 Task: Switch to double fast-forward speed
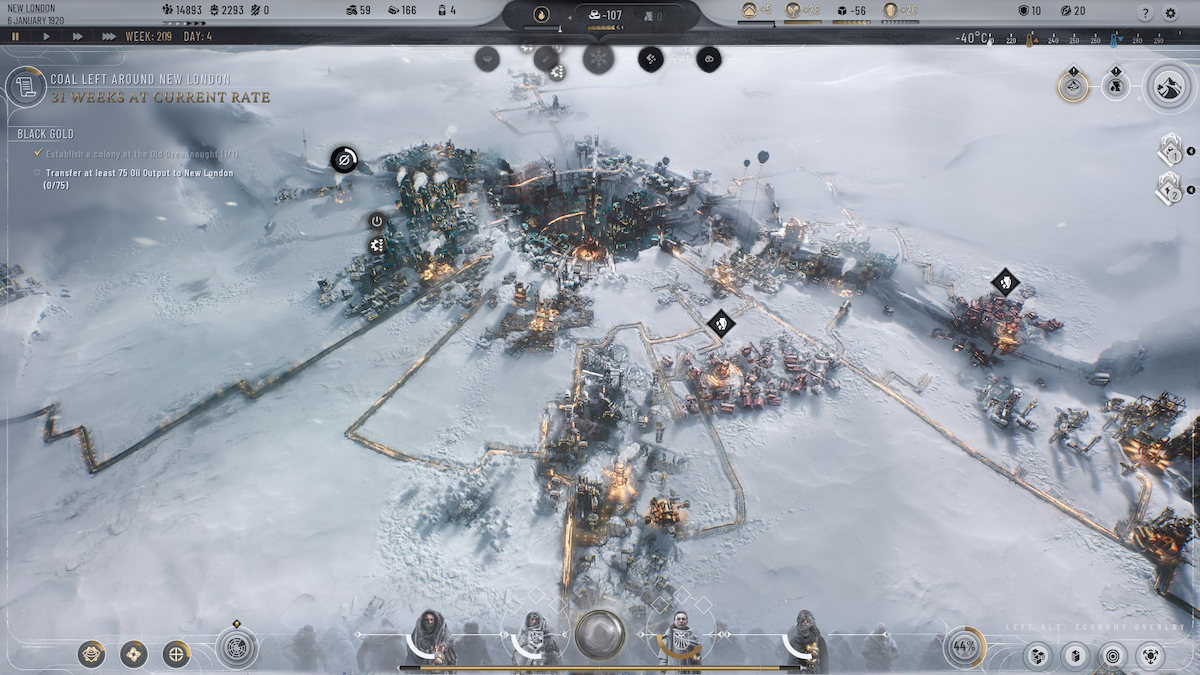77,36
